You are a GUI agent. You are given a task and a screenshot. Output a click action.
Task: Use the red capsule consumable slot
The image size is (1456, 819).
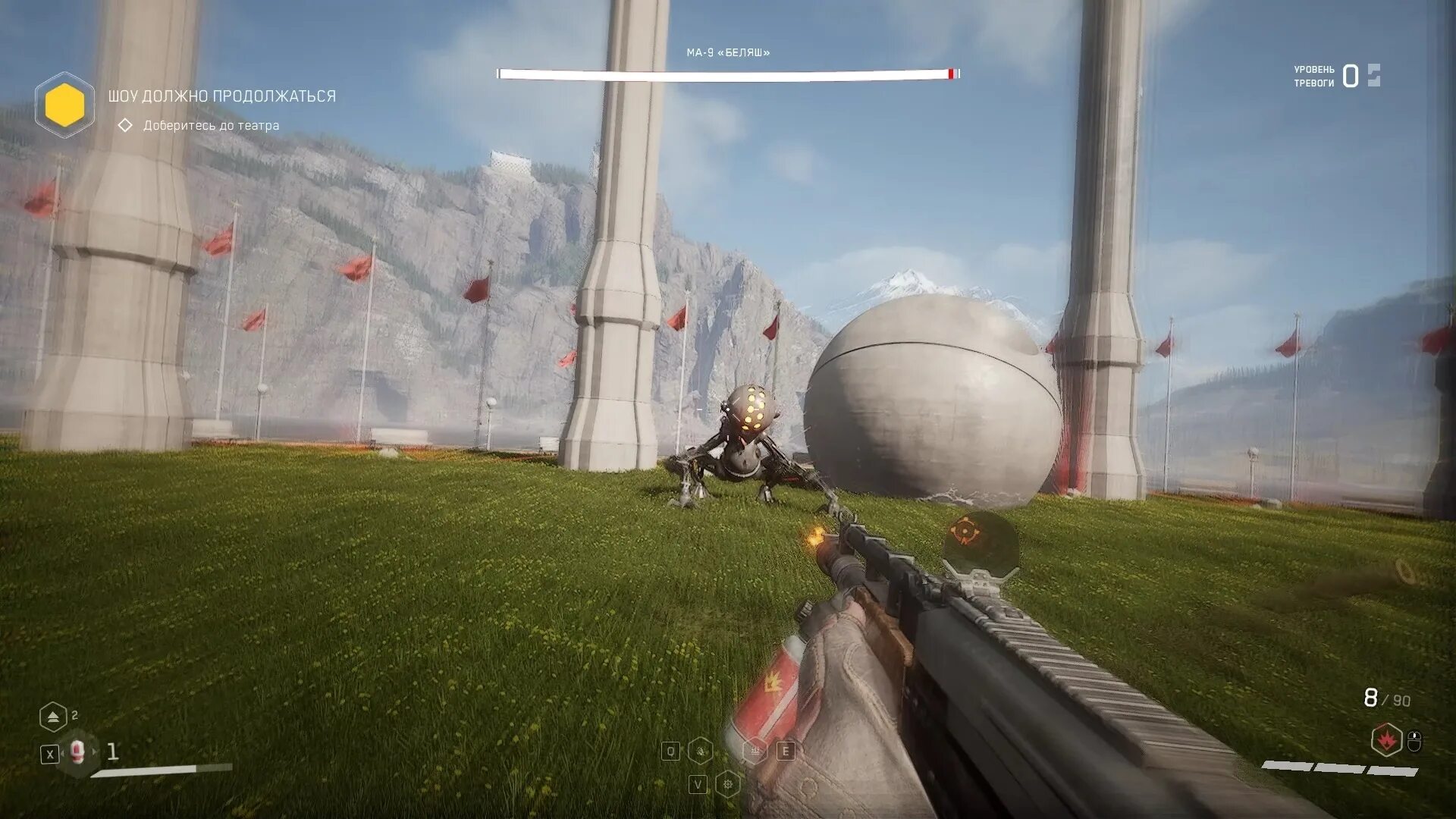point(77,752)
